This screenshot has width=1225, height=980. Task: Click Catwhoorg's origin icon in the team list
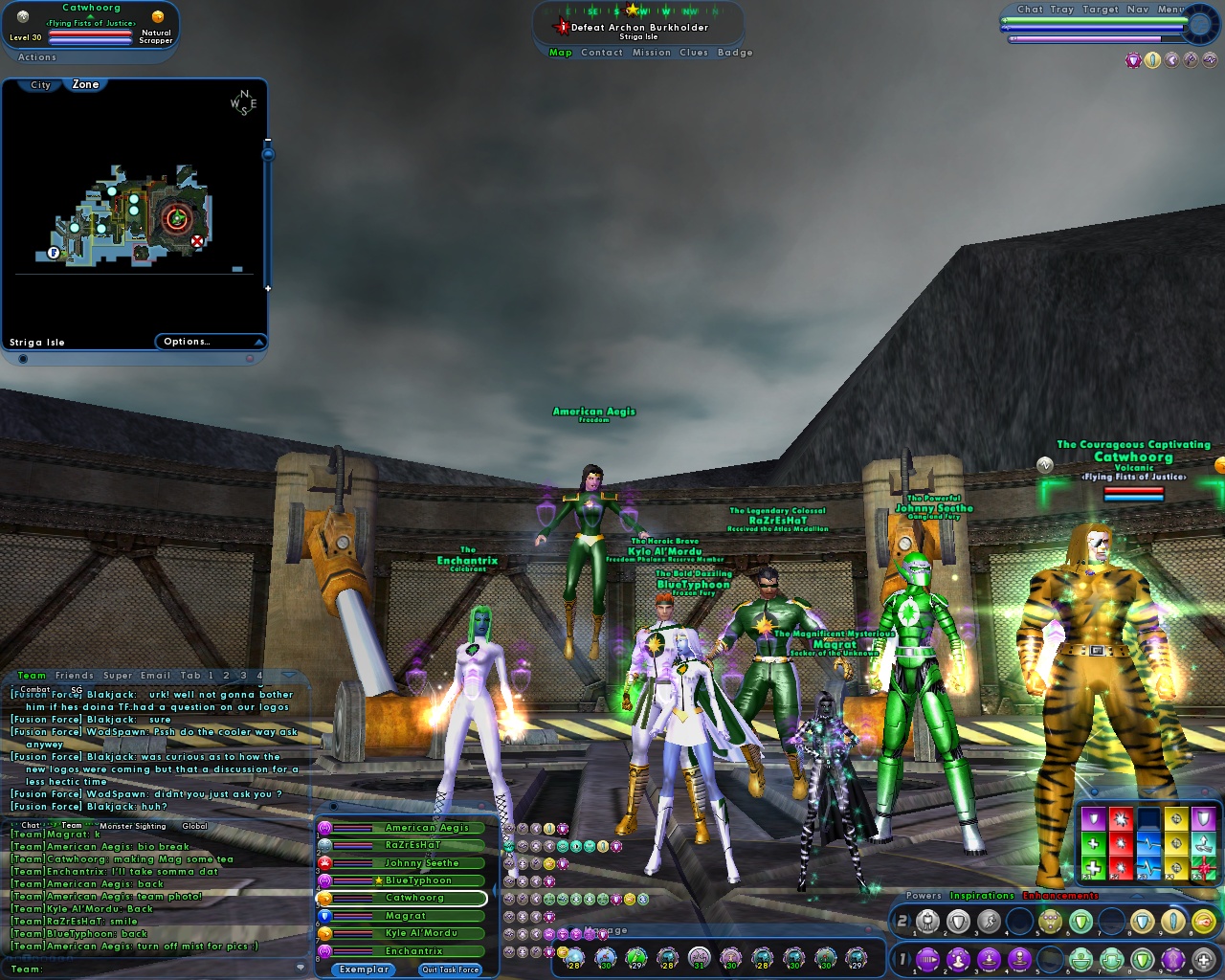tap(323, 899)
